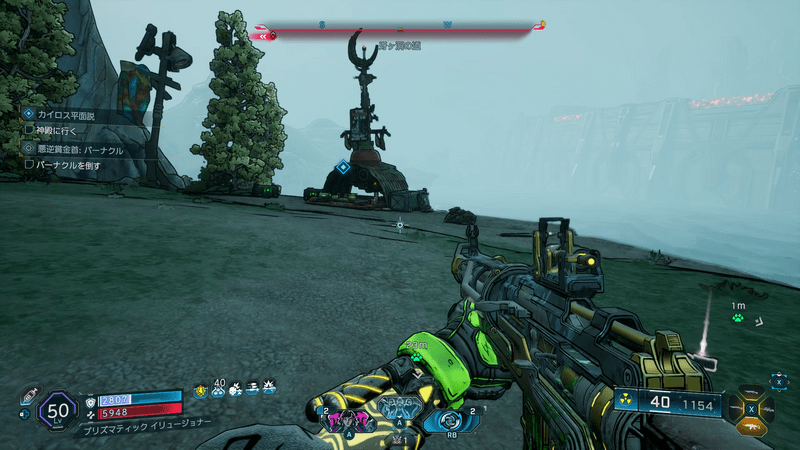
Task: Click the 神殿に行く objective checkbox
Action: [x=30, y=130]
